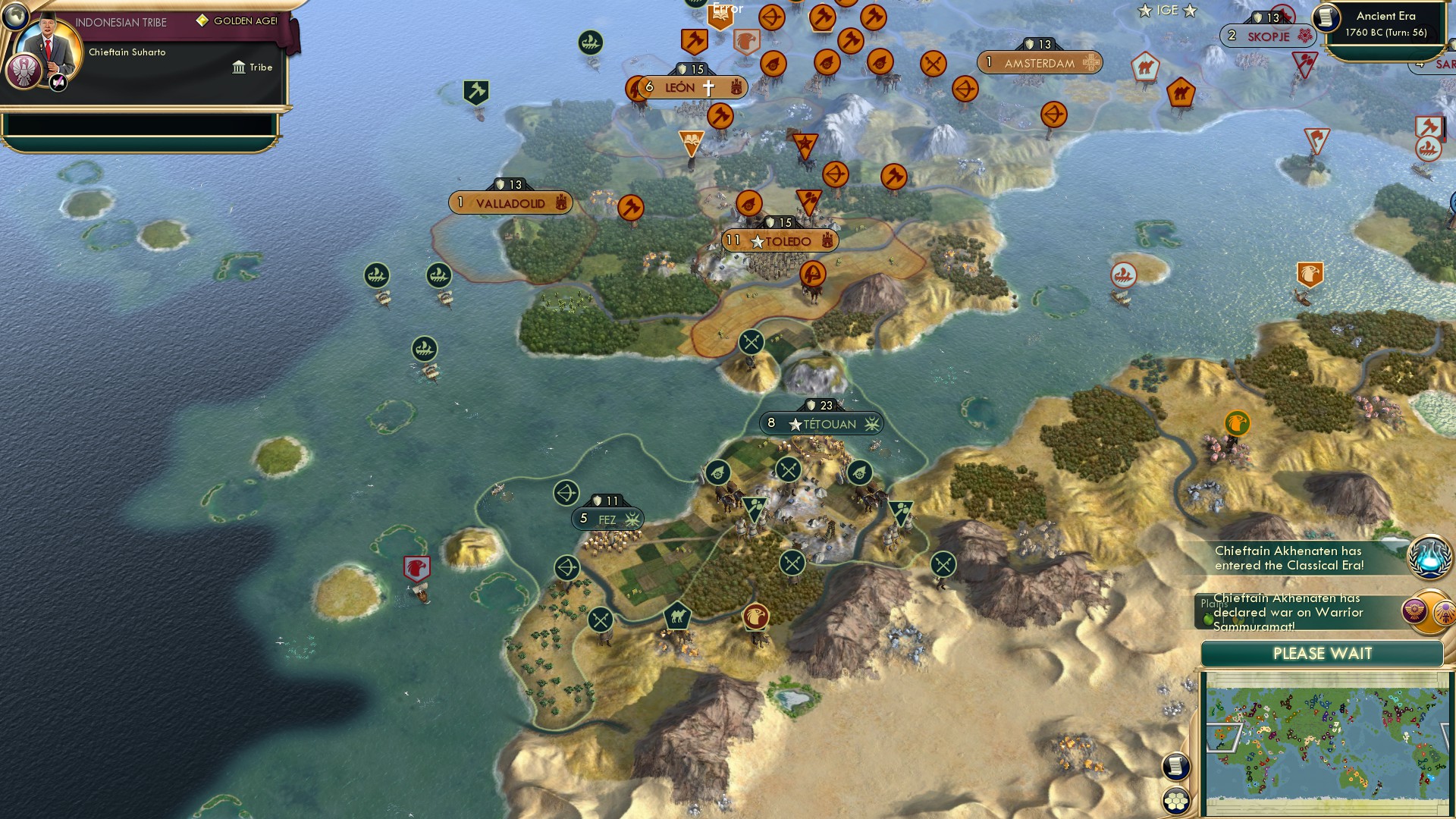This screenshot has height=819, width=1456.
Task: Expand the Tribe government indicator
Action: click(256, 67)
